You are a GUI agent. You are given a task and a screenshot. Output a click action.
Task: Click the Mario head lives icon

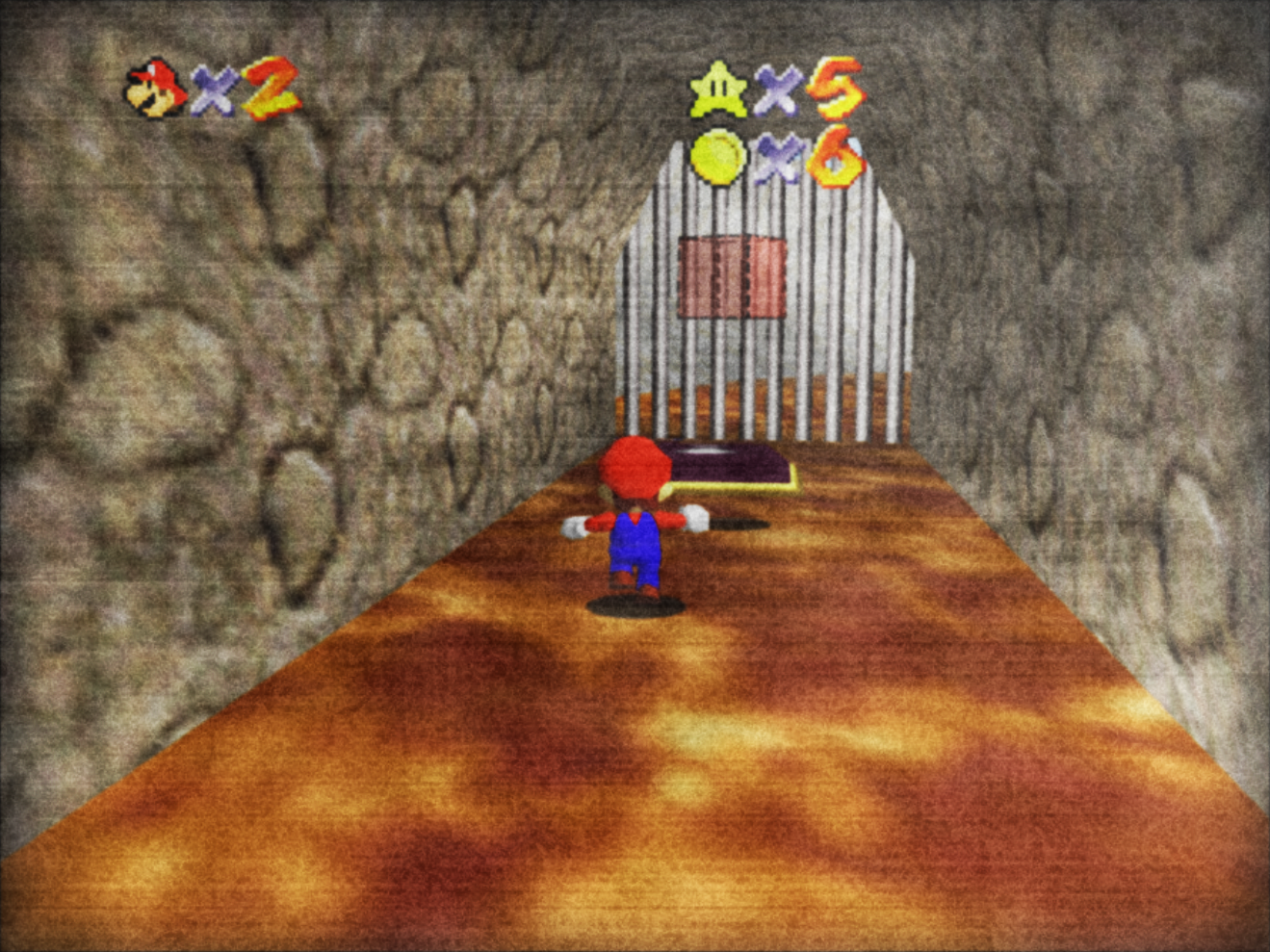[156, 89]
